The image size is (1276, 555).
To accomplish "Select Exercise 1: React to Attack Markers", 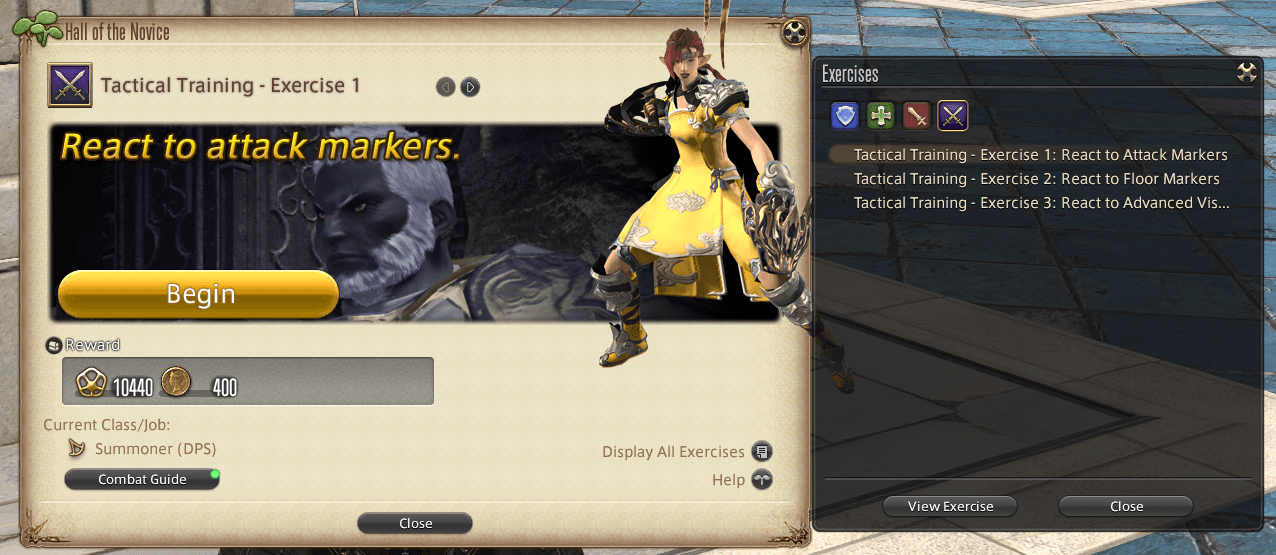I will coord(1040,155).
